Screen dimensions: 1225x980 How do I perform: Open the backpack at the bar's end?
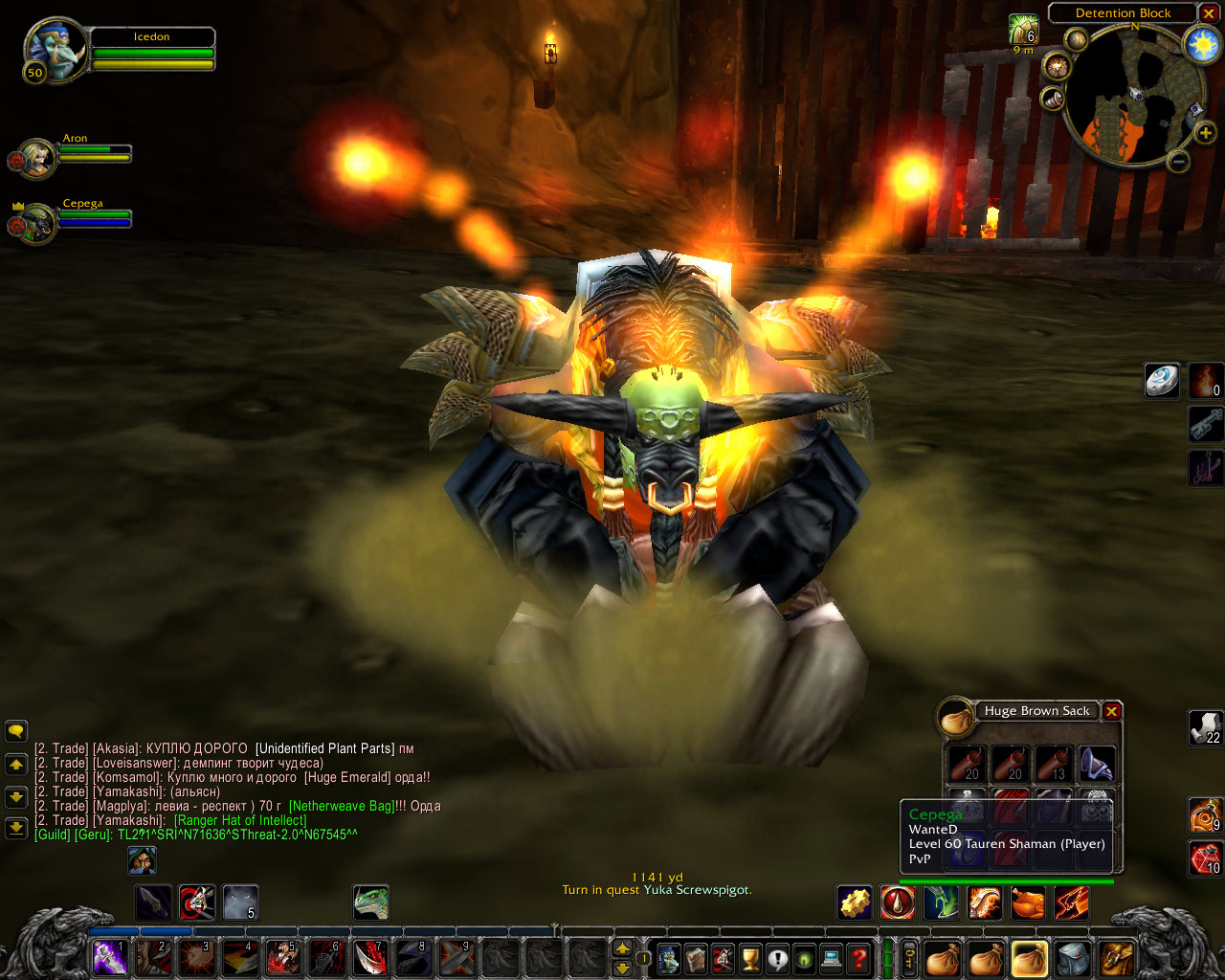(1116, 957)
